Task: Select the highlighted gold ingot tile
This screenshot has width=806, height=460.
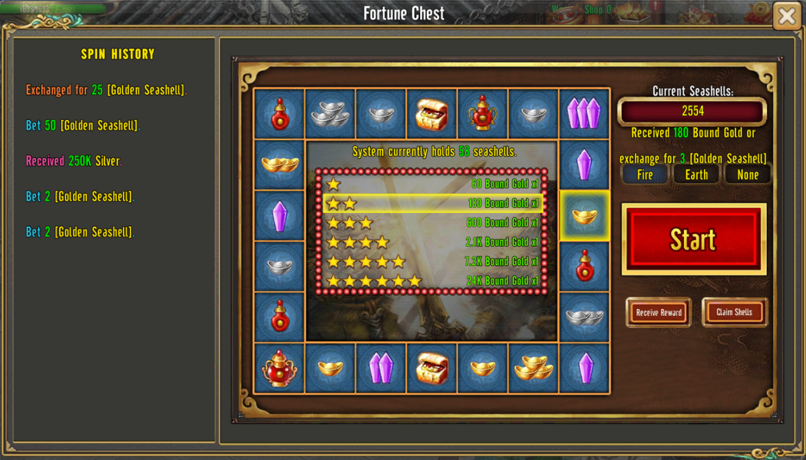Action: [584, 215]
